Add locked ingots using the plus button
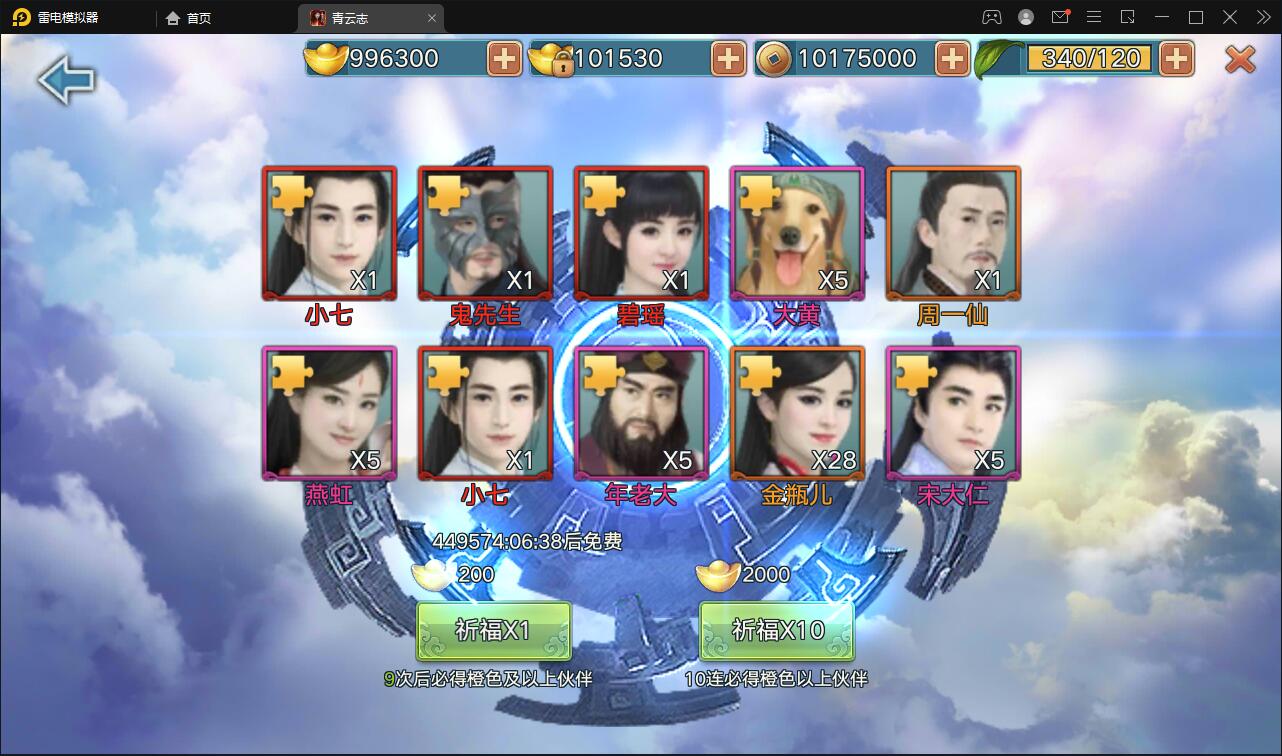This screenshot has width=1282, height=756. [728, 59]
